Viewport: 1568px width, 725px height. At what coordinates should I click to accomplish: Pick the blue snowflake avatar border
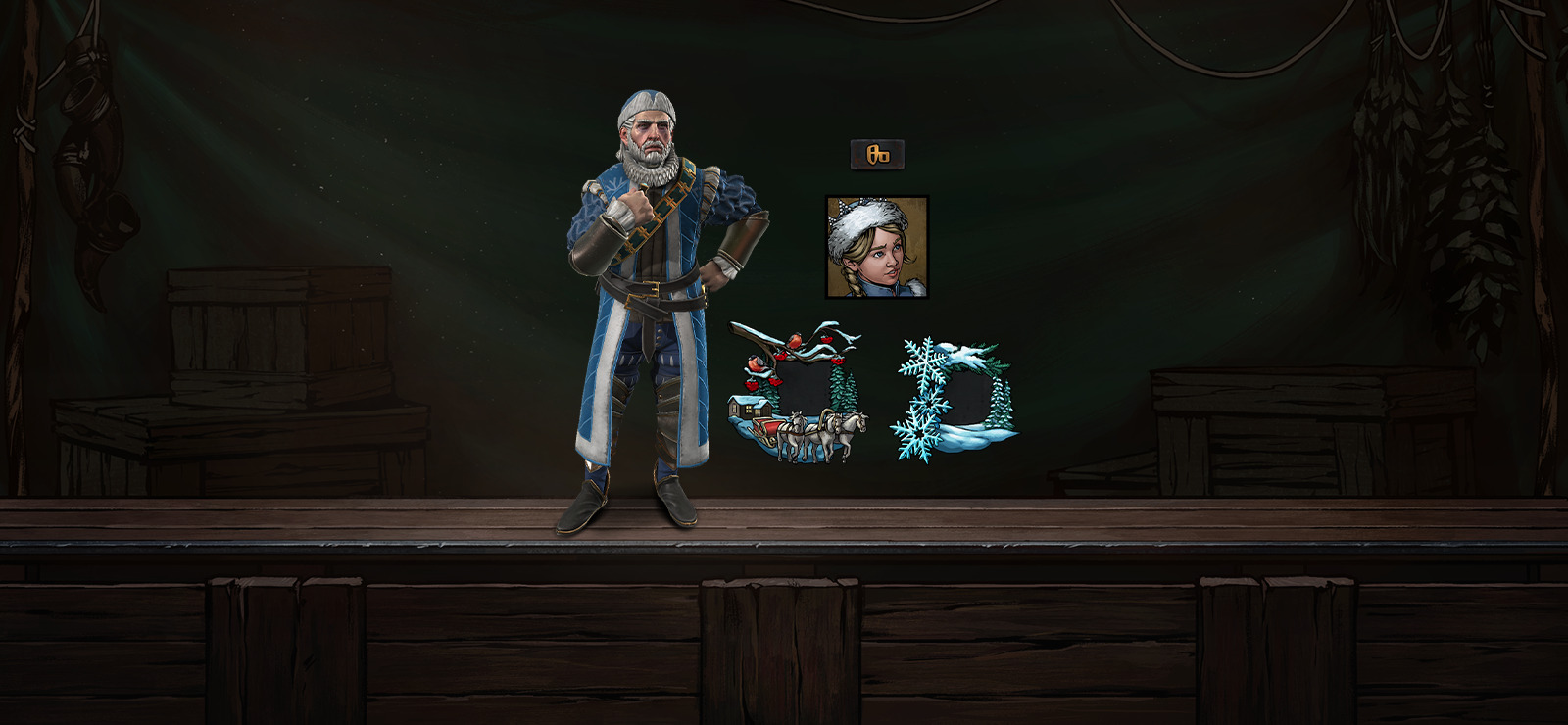click(x=955, y=399)
